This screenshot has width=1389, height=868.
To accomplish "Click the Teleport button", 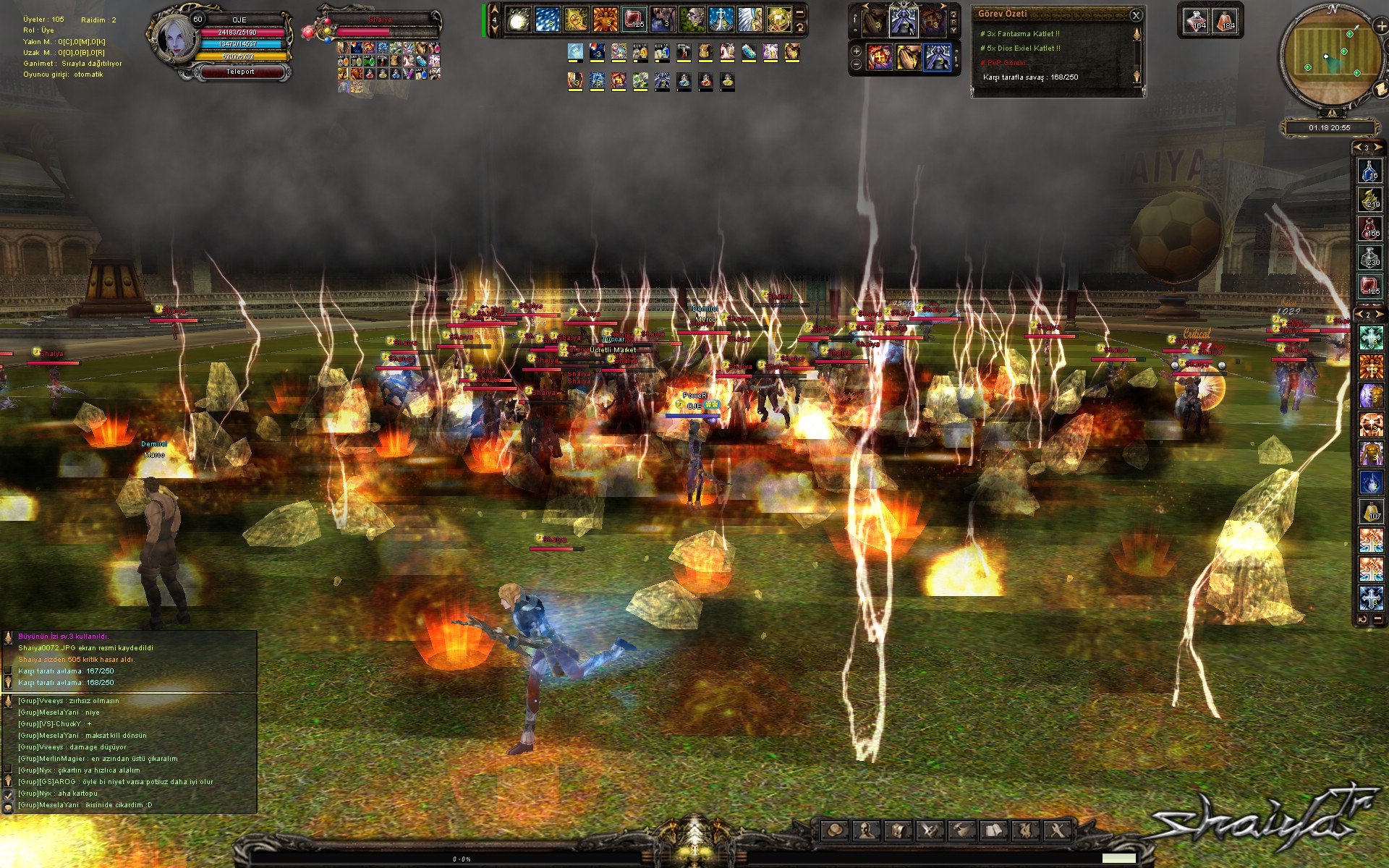I will click(x=240, y=72).
